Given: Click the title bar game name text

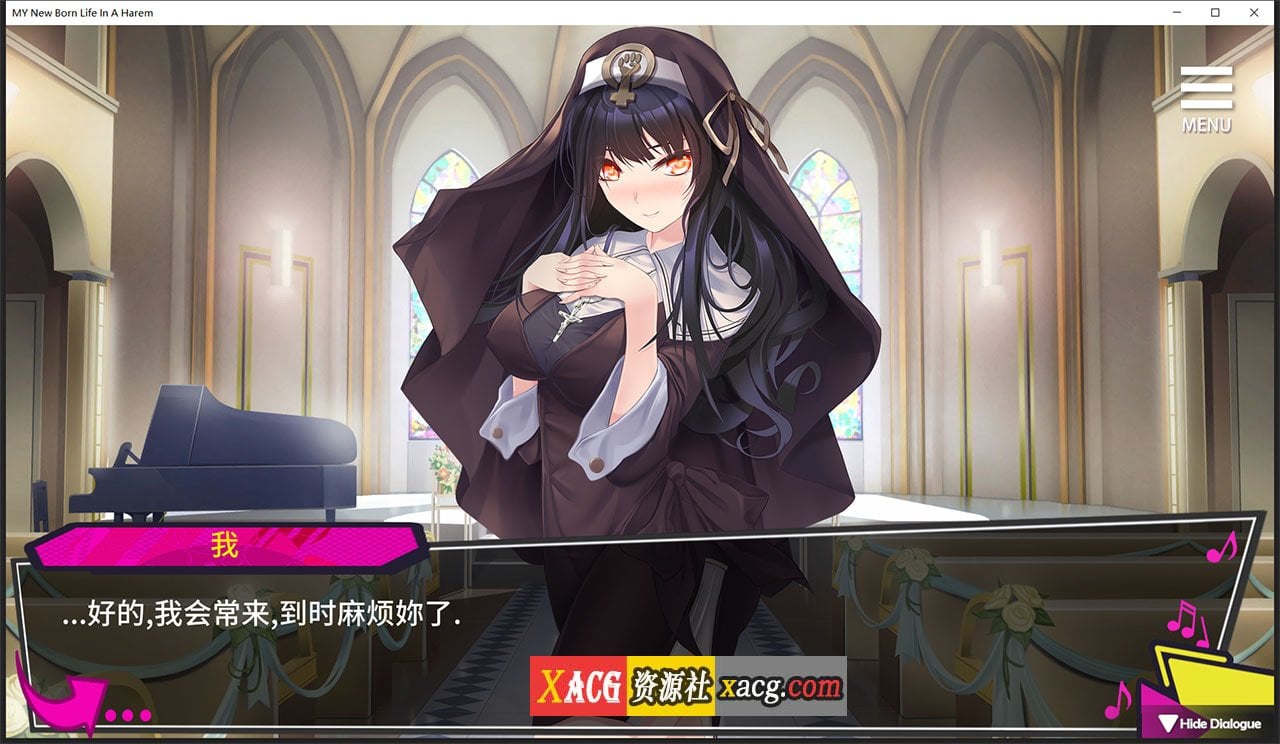Looking at the screenshot, I should point(80,12).
